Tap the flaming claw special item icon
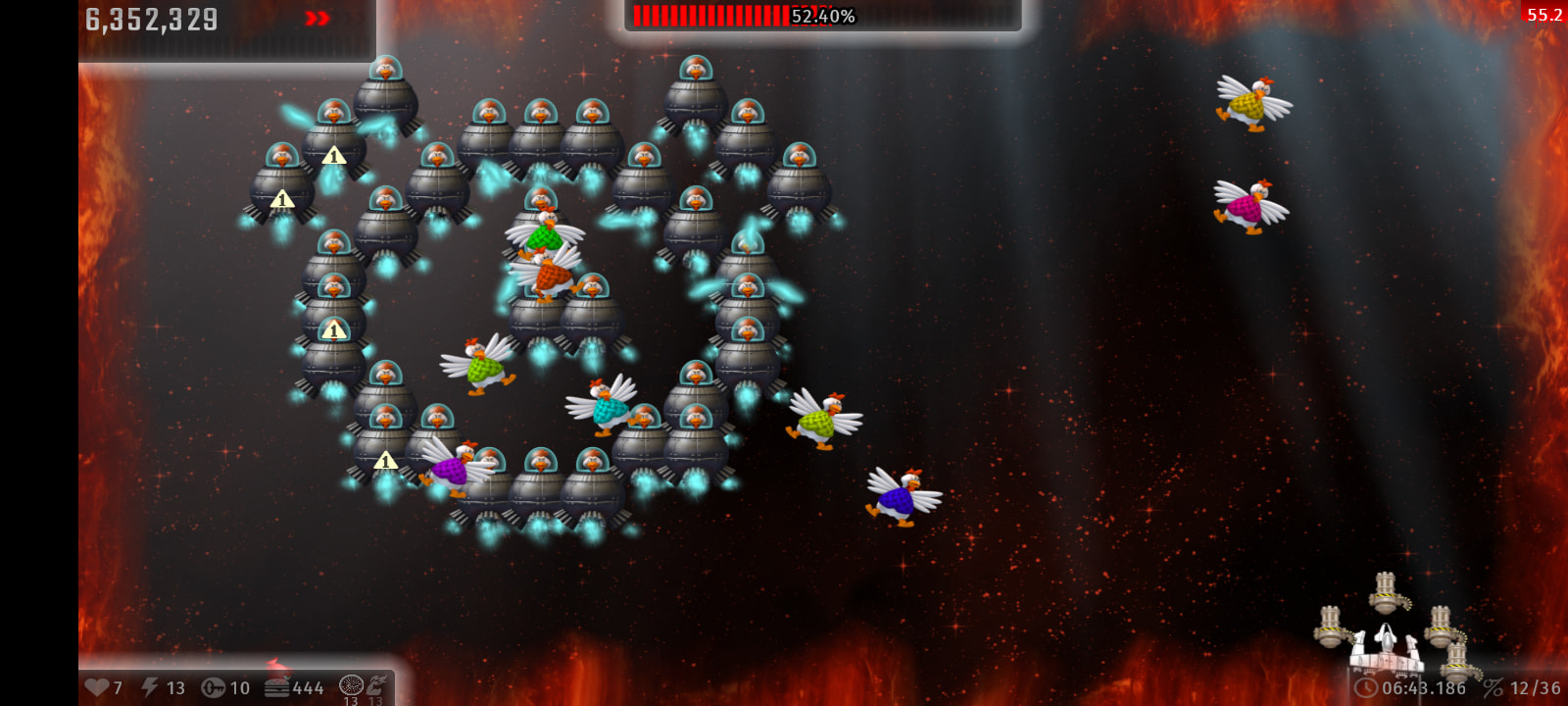The height and width of the screenshot is (706, 1568). pyautogui.click(x=376, y=684)
